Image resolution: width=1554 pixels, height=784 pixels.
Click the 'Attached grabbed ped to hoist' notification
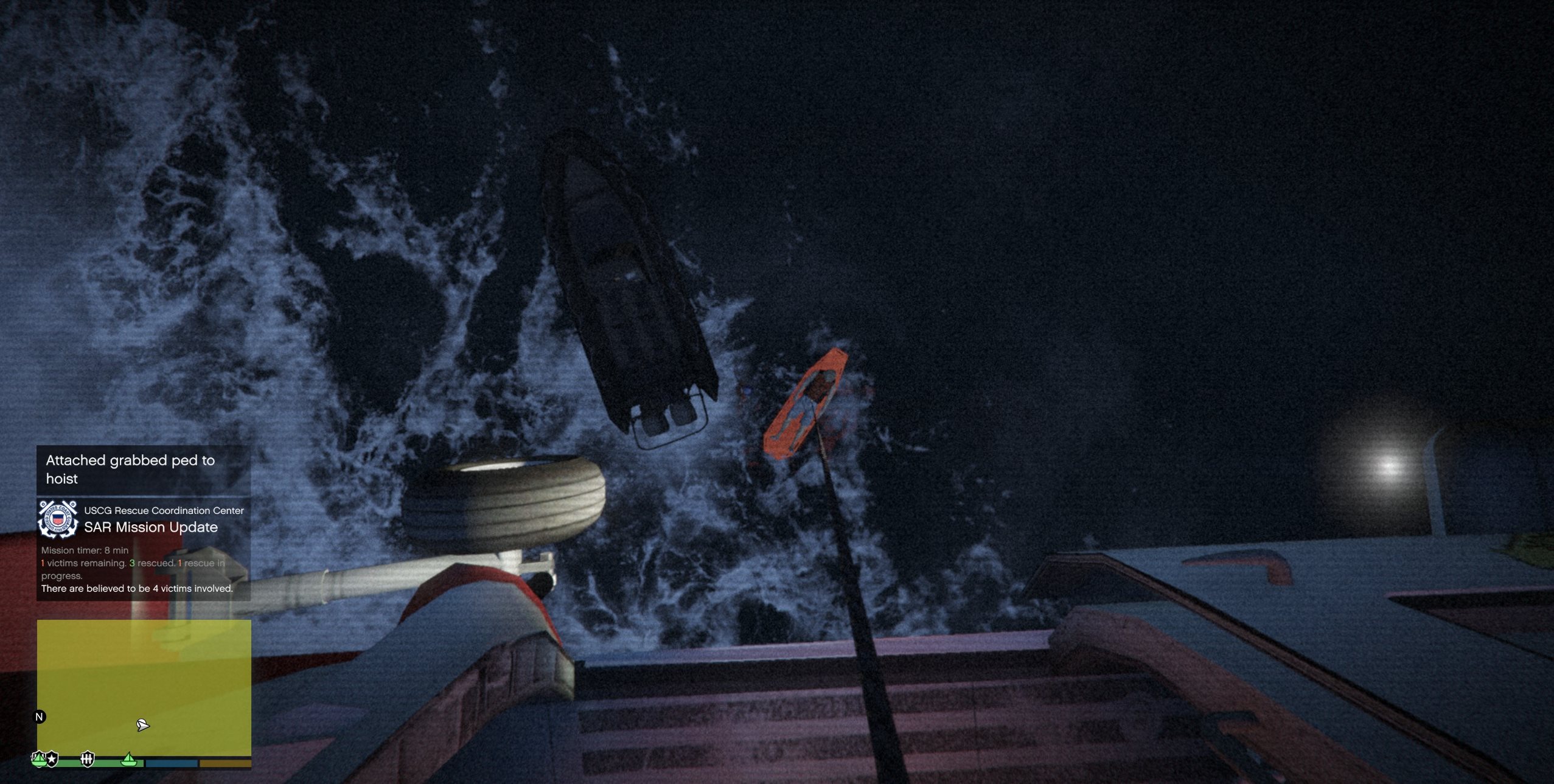click(x=144, y=470)
